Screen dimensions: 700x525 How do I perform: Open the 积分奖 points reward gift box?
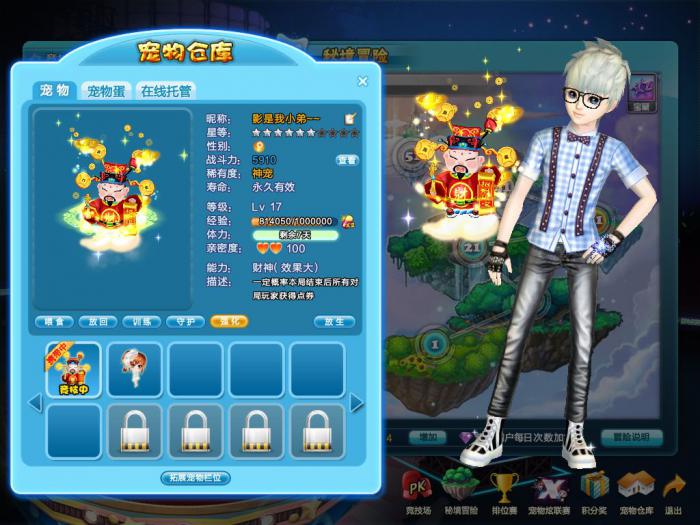tap(594, 492)
